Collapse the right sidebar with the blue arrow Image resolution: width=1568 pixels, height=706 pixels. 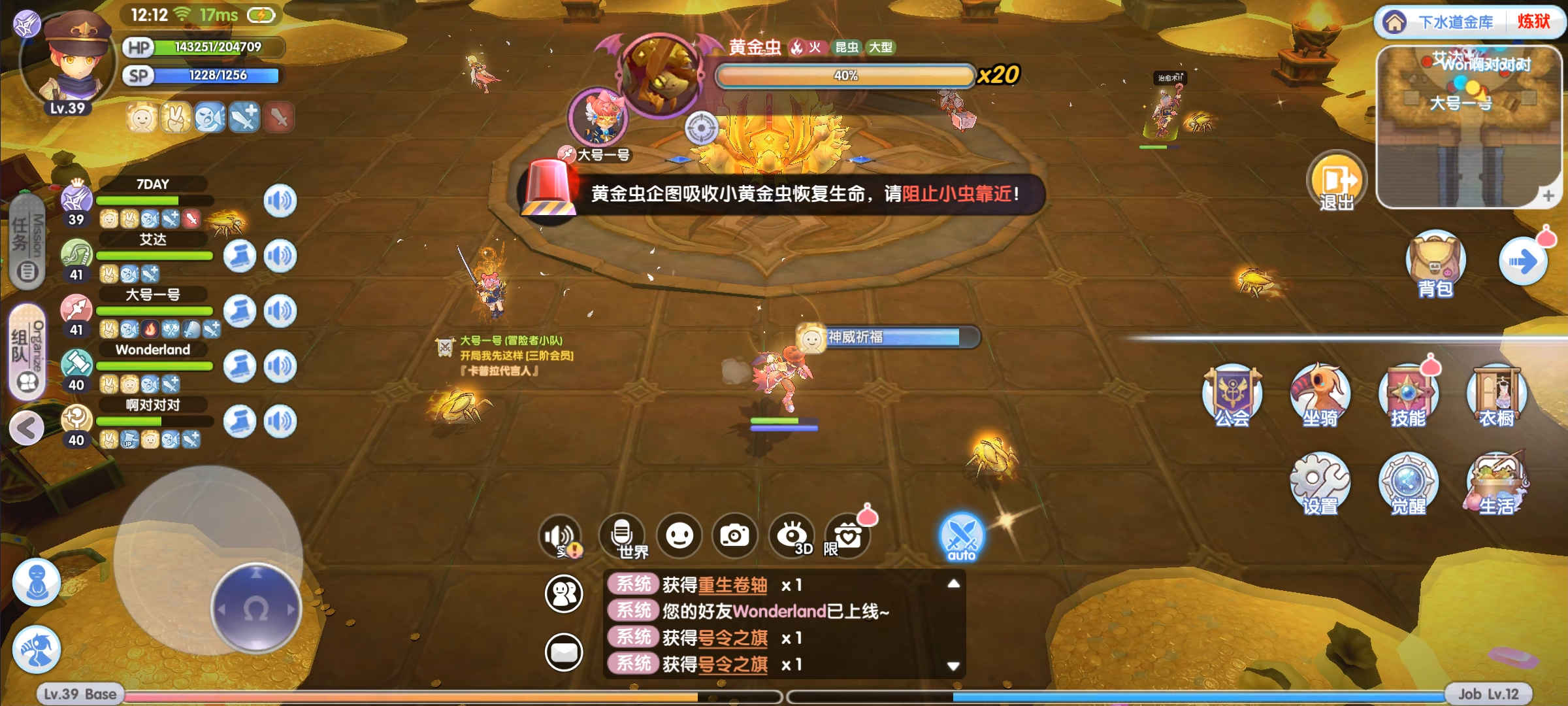(1524, 260)
